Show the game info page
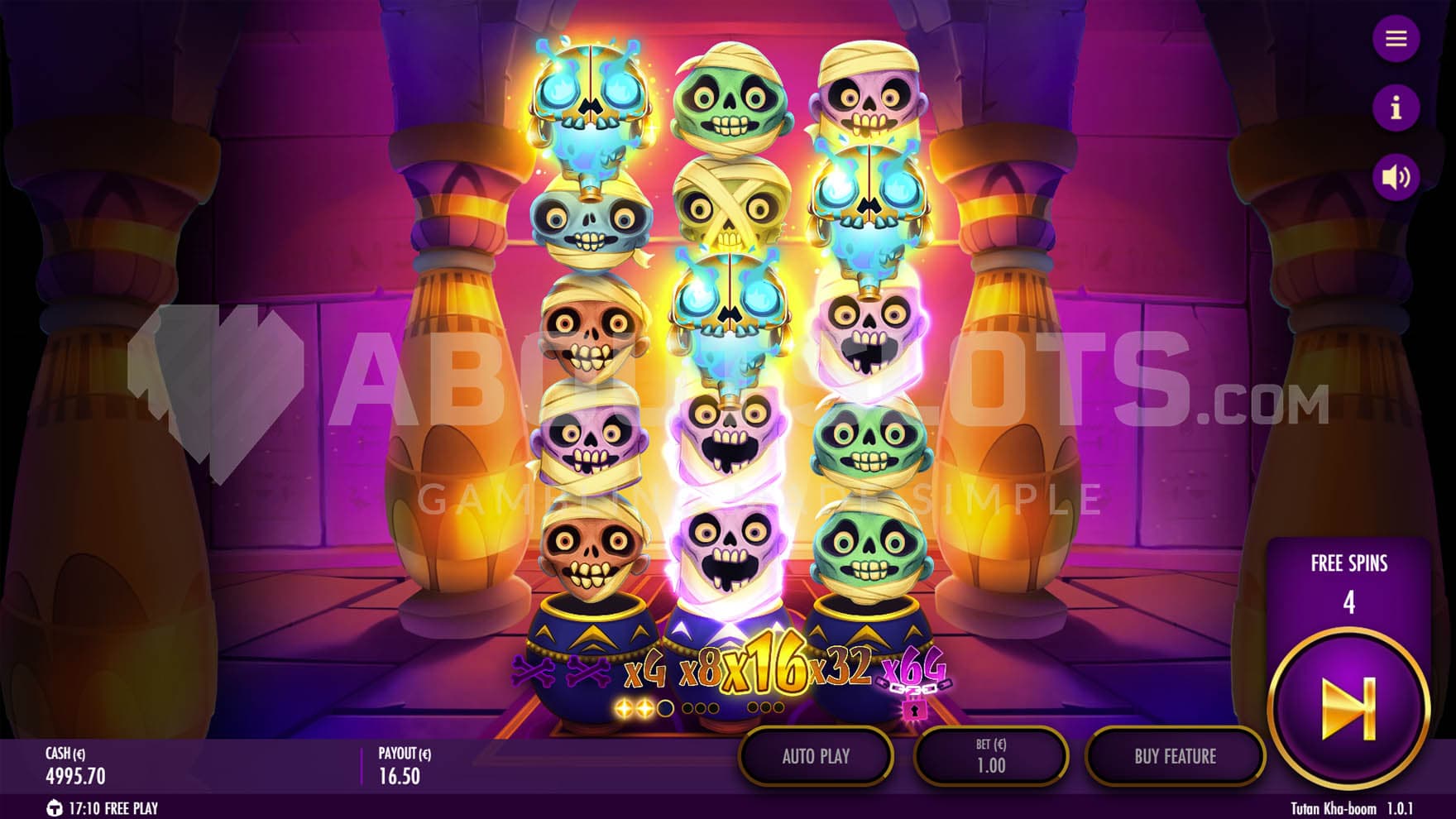 click(1396, 108)
